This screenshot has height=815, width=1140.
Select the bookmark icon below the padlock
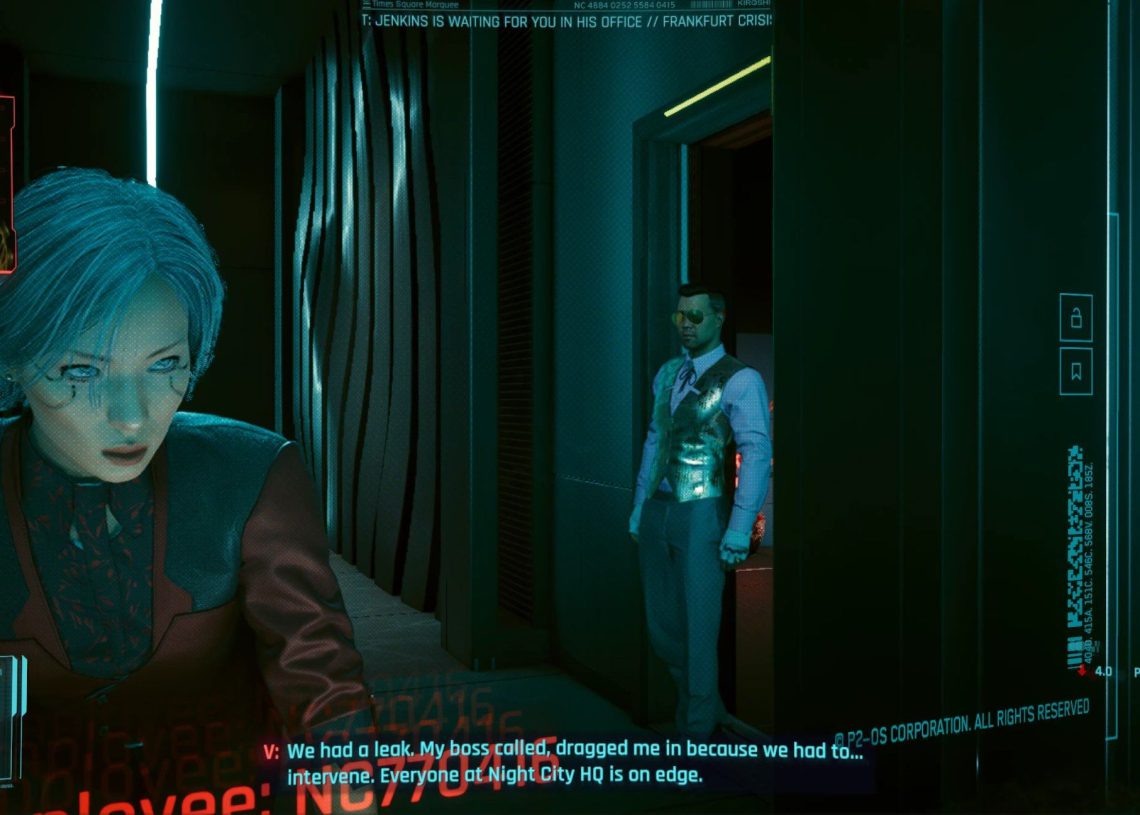click(x=1076, y=372)
